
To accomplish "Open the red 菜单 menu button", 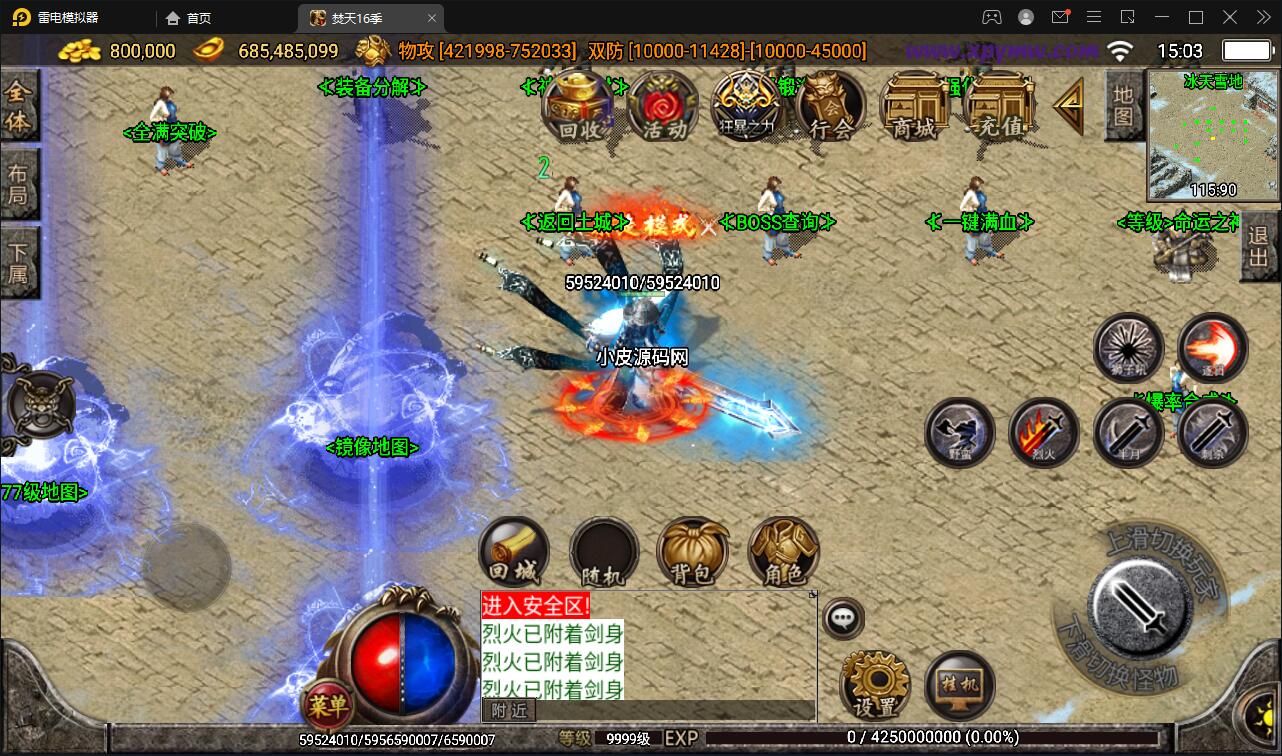I will tap(327, 707).
